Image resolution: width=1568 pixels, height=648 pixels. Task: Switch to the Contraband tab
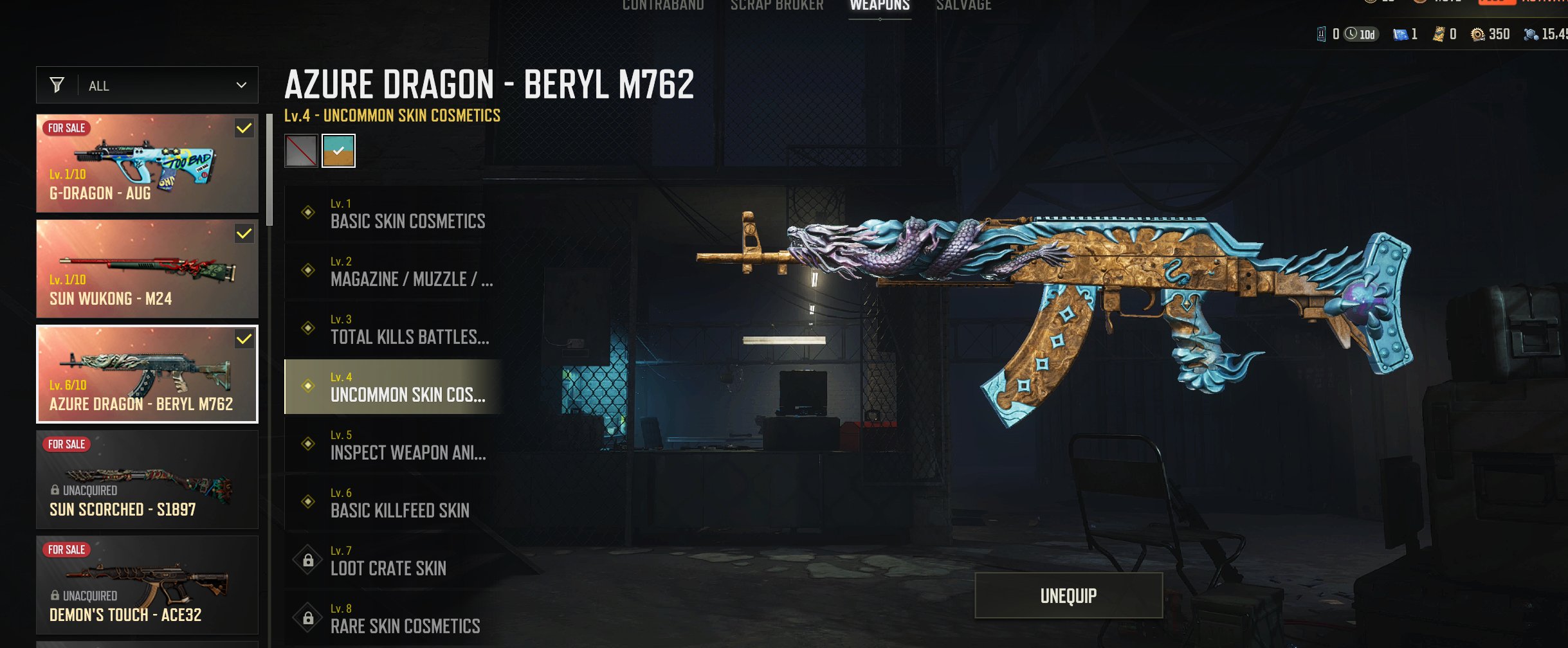click(663, 6)
